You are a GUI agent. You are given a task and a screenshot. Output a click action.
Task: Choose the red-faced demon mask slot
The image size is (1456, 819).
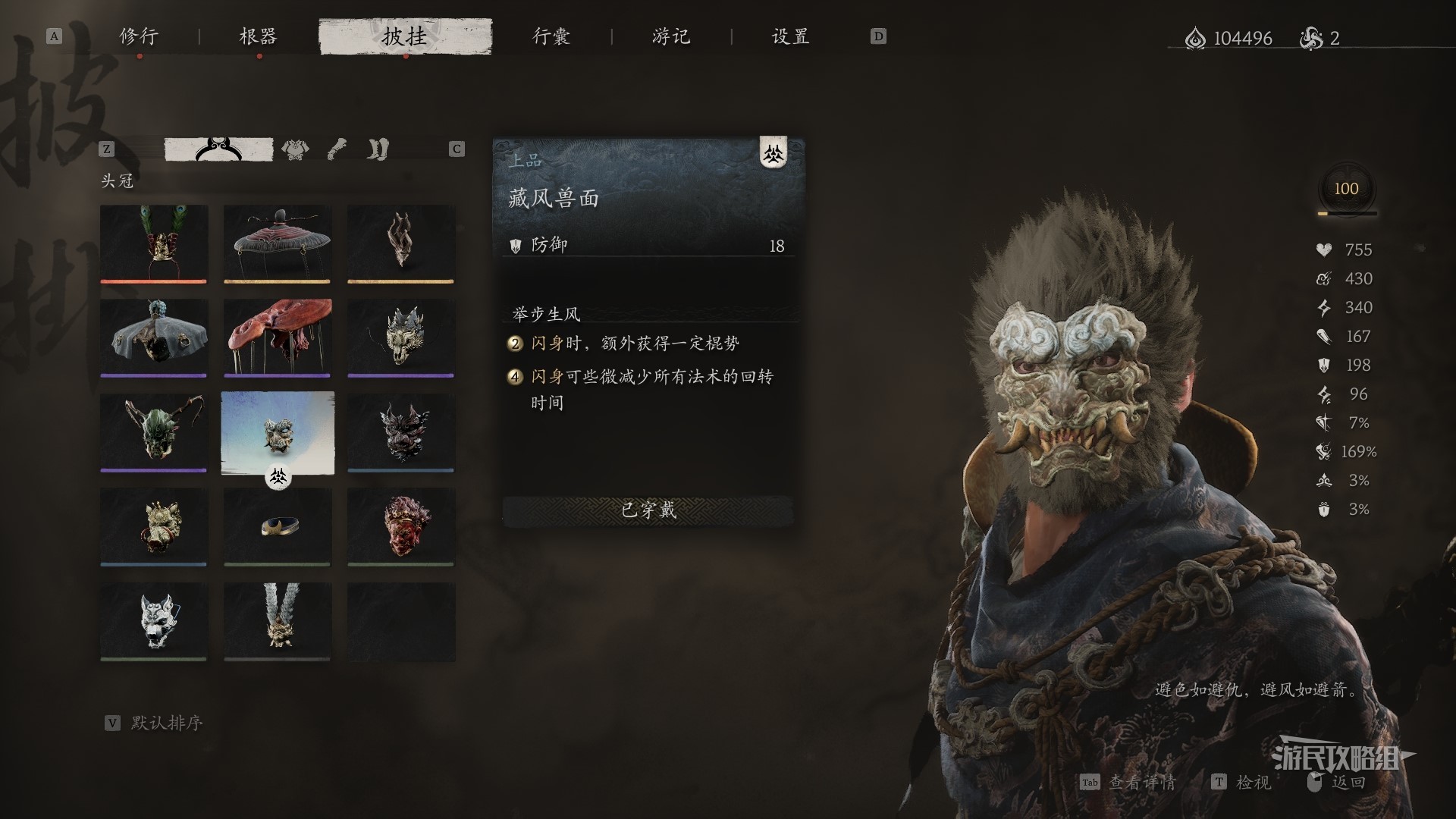401,525
